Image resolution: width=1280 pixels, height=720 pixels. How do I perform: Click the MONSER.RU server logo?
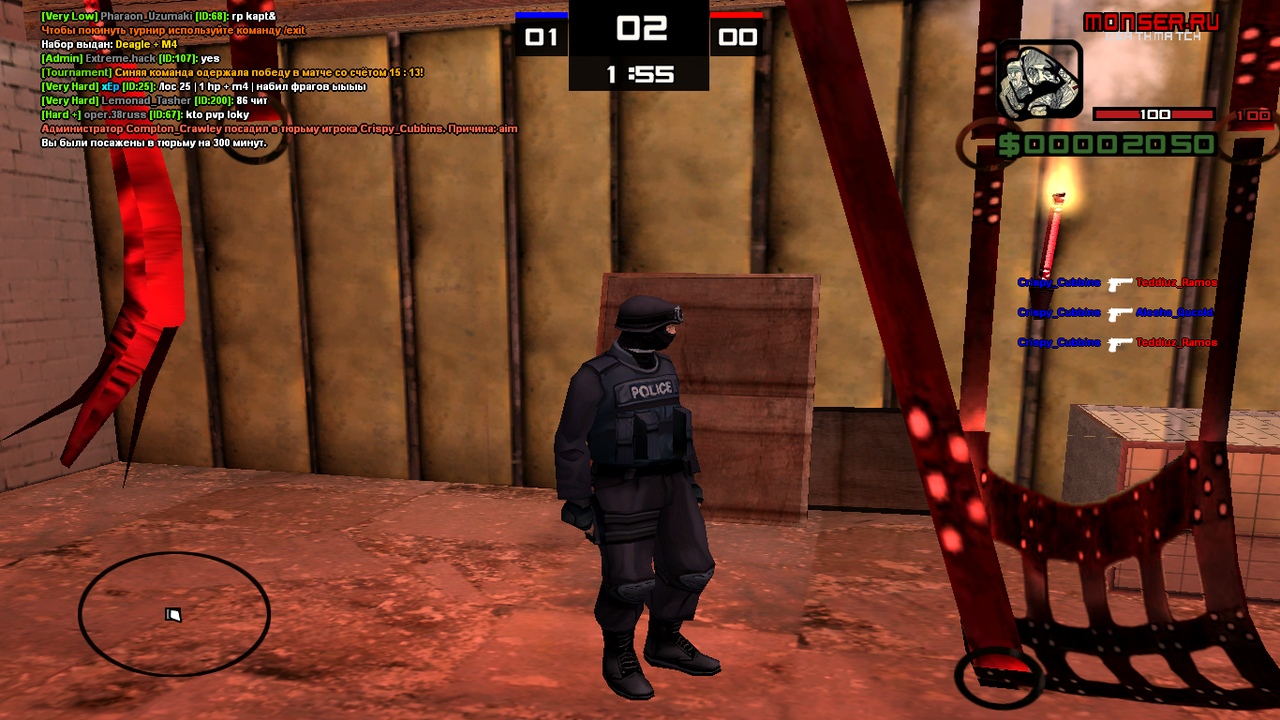pyautogui.click(x=1151, y=22)
